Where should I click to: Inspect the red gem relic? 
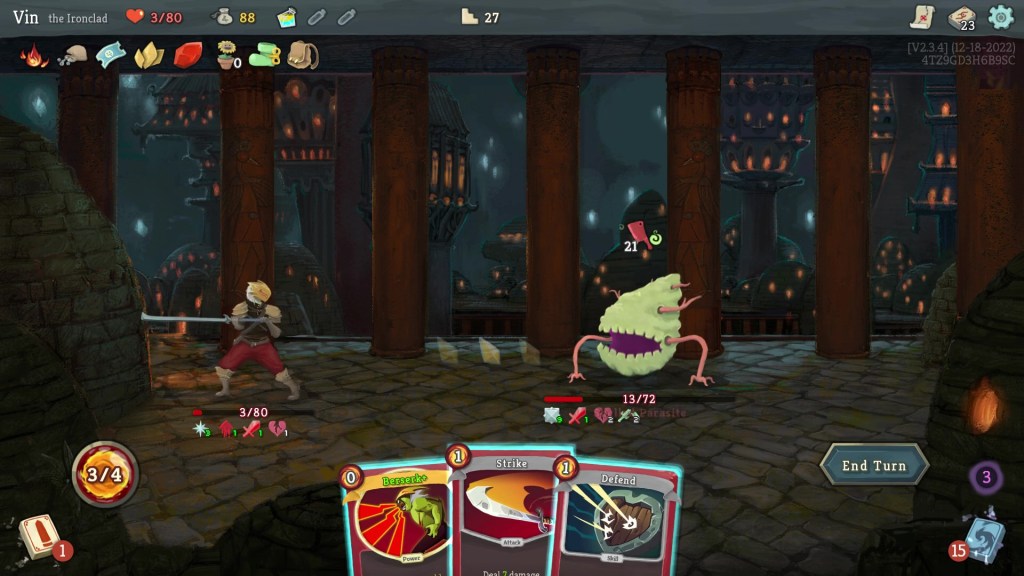[188, 55]
